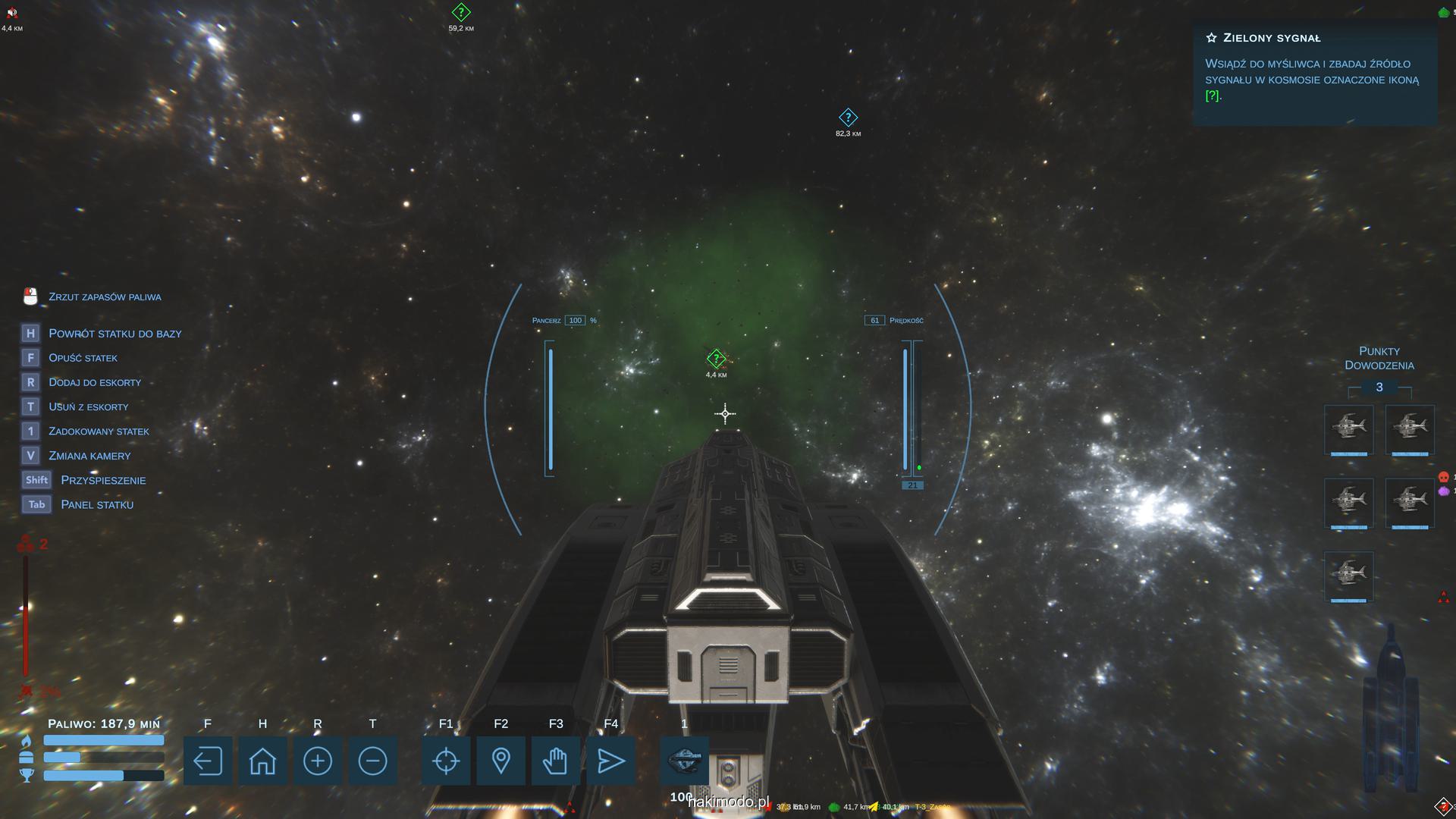Screen dimensions: 1456x819
Task: Select the docked ship slot icon
Action: [684, 759]
